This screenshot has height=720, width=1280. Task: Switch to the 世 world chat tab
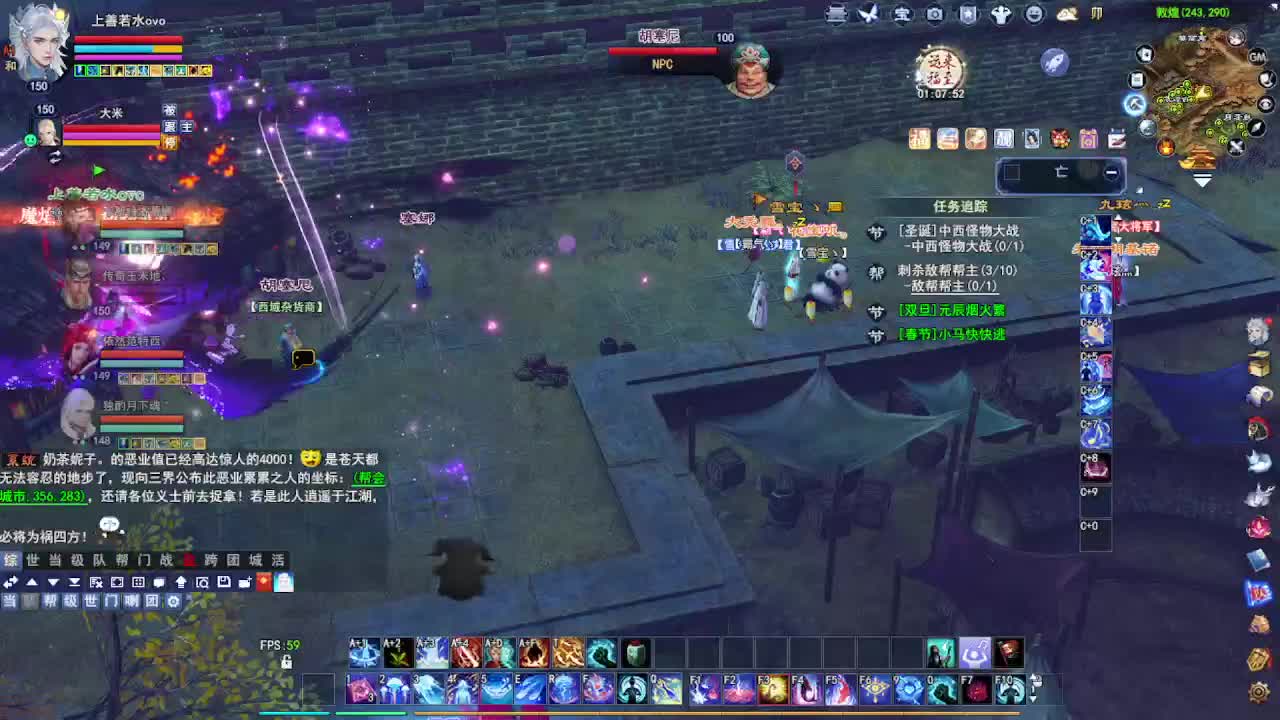tap(33, 560)
